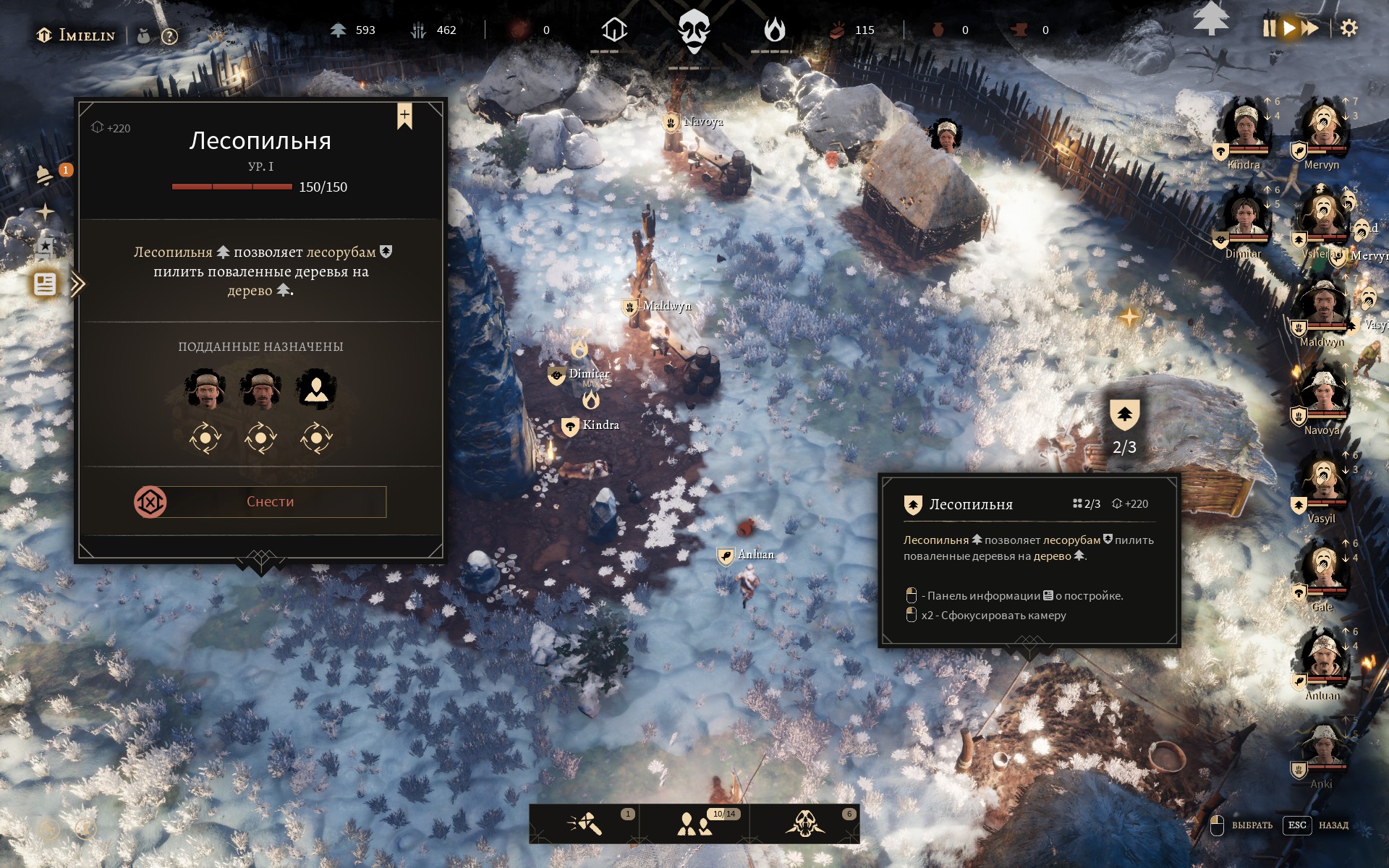Open the Imielin settlement name menu
Image resolution: width=1389 pixels, height=868 pixels.
(x=77, y=35)
